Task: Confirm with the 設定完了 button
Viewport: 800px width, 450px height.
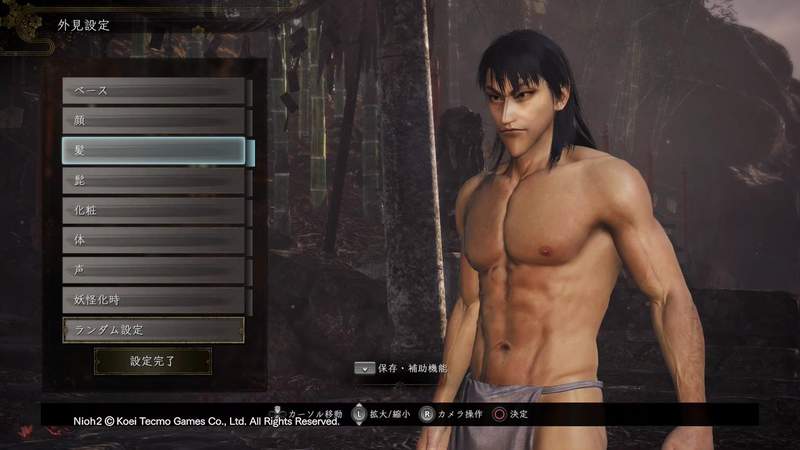Action: tap(153, 361)
